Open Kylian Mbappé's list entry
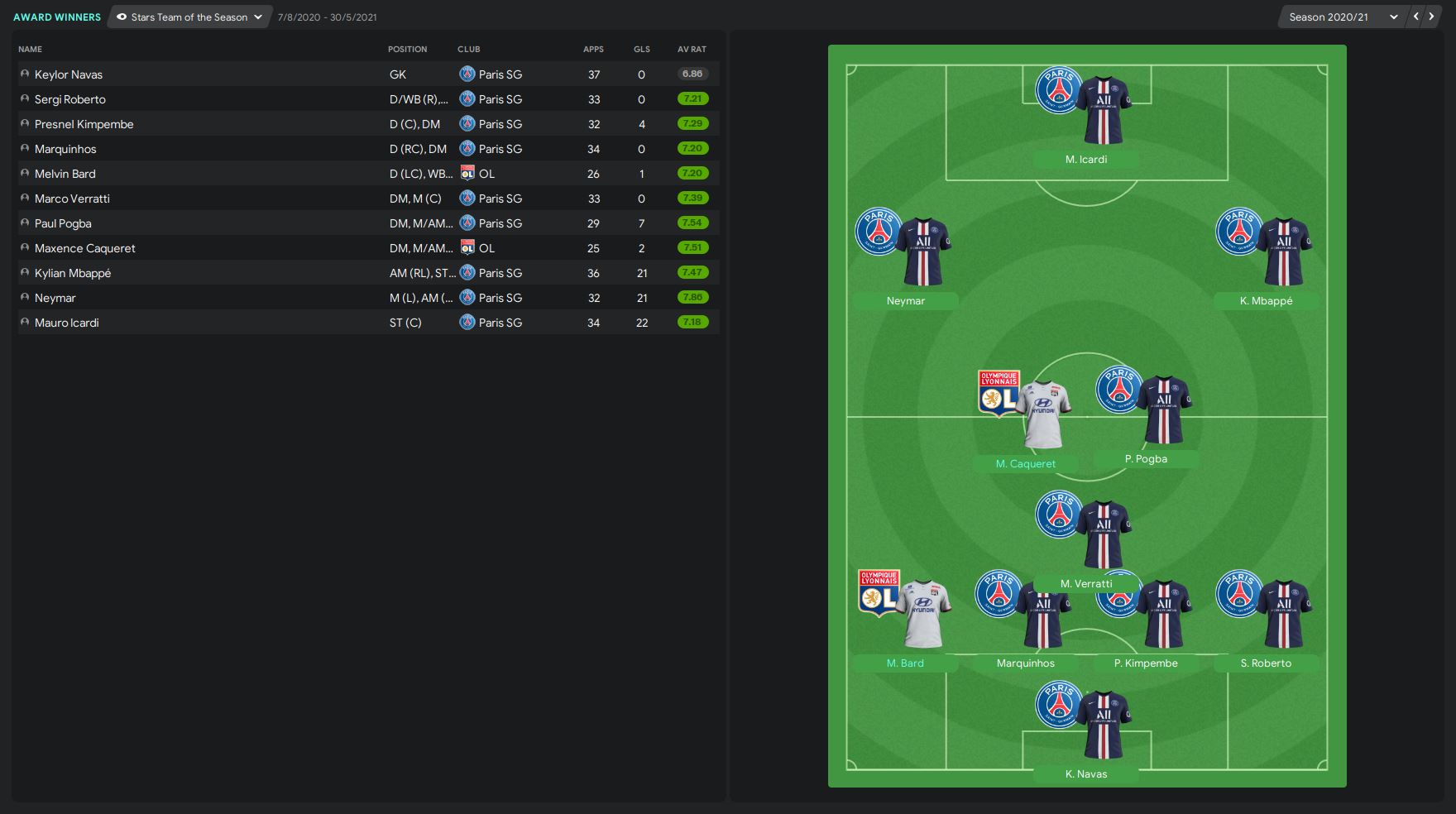 [x=73, y=273]
